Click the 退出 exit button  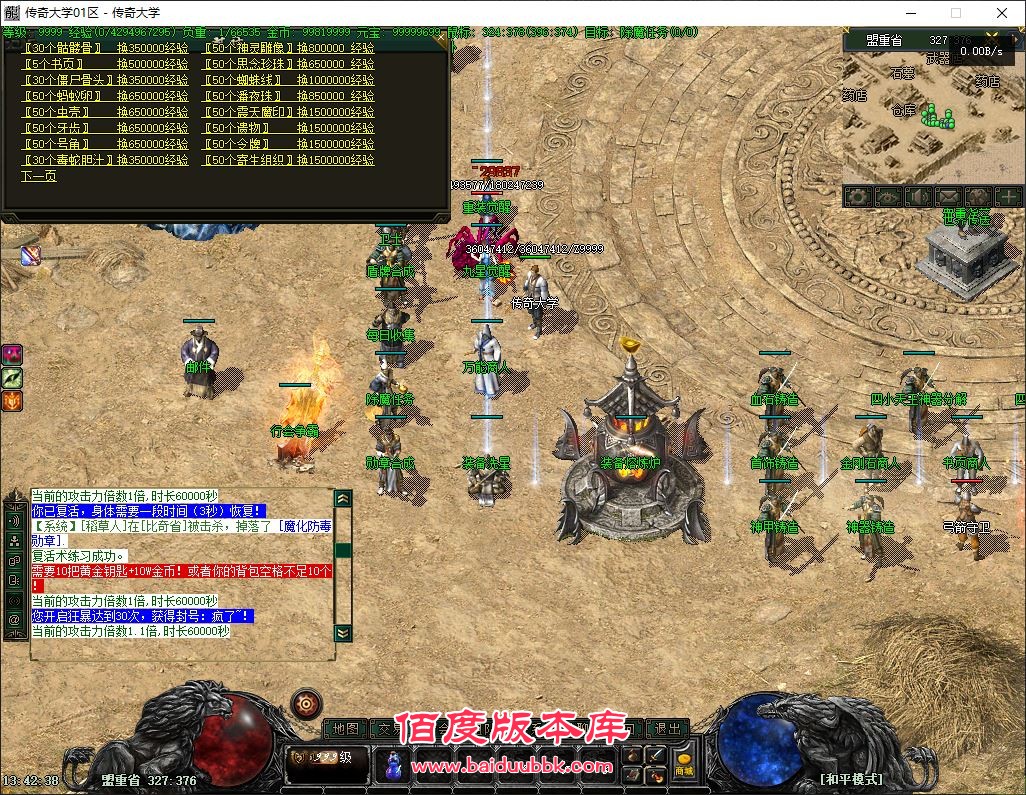(668, 729)
